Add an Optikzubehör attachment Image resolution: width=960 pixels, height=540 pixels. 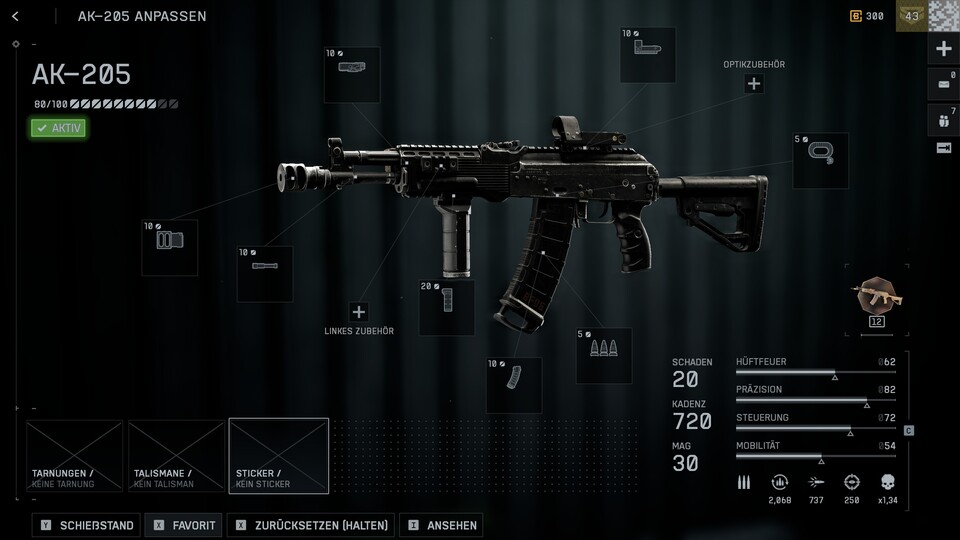754,84
